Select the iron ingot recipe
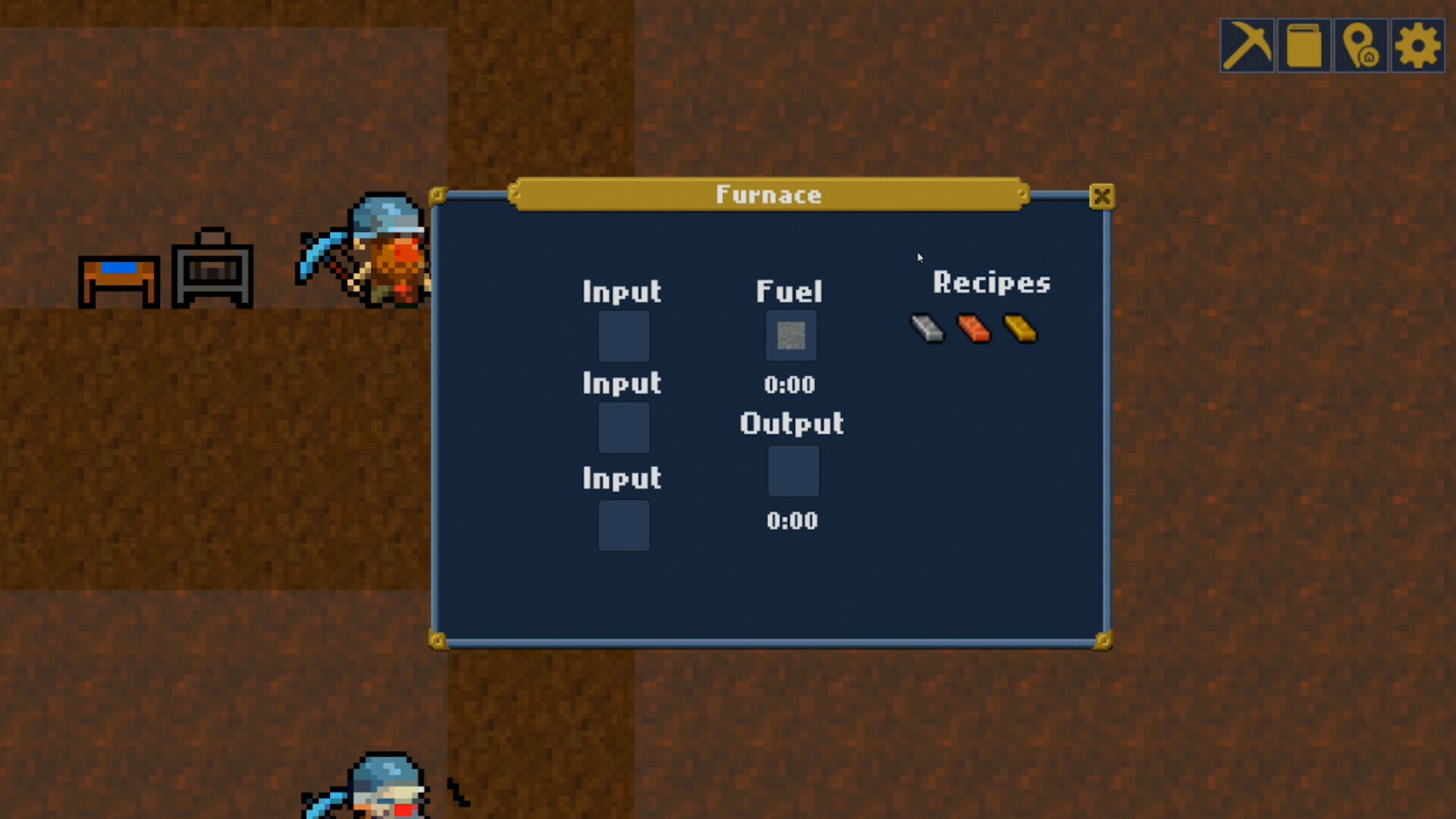1456x819 pixels. pos(927,328)
